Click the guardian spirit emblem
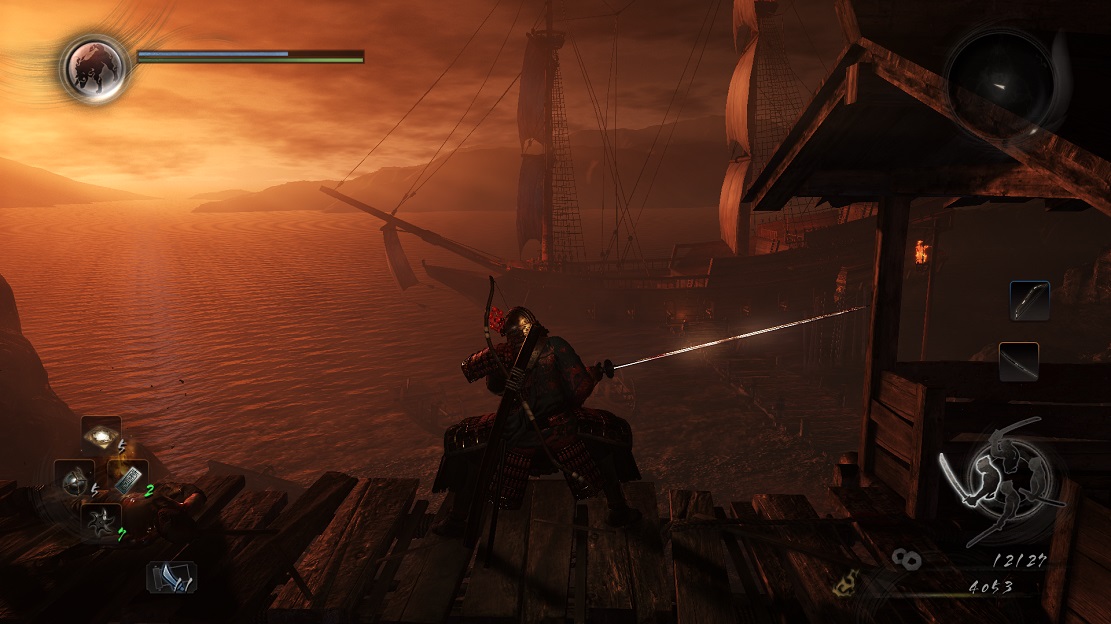 coord(94,68)
